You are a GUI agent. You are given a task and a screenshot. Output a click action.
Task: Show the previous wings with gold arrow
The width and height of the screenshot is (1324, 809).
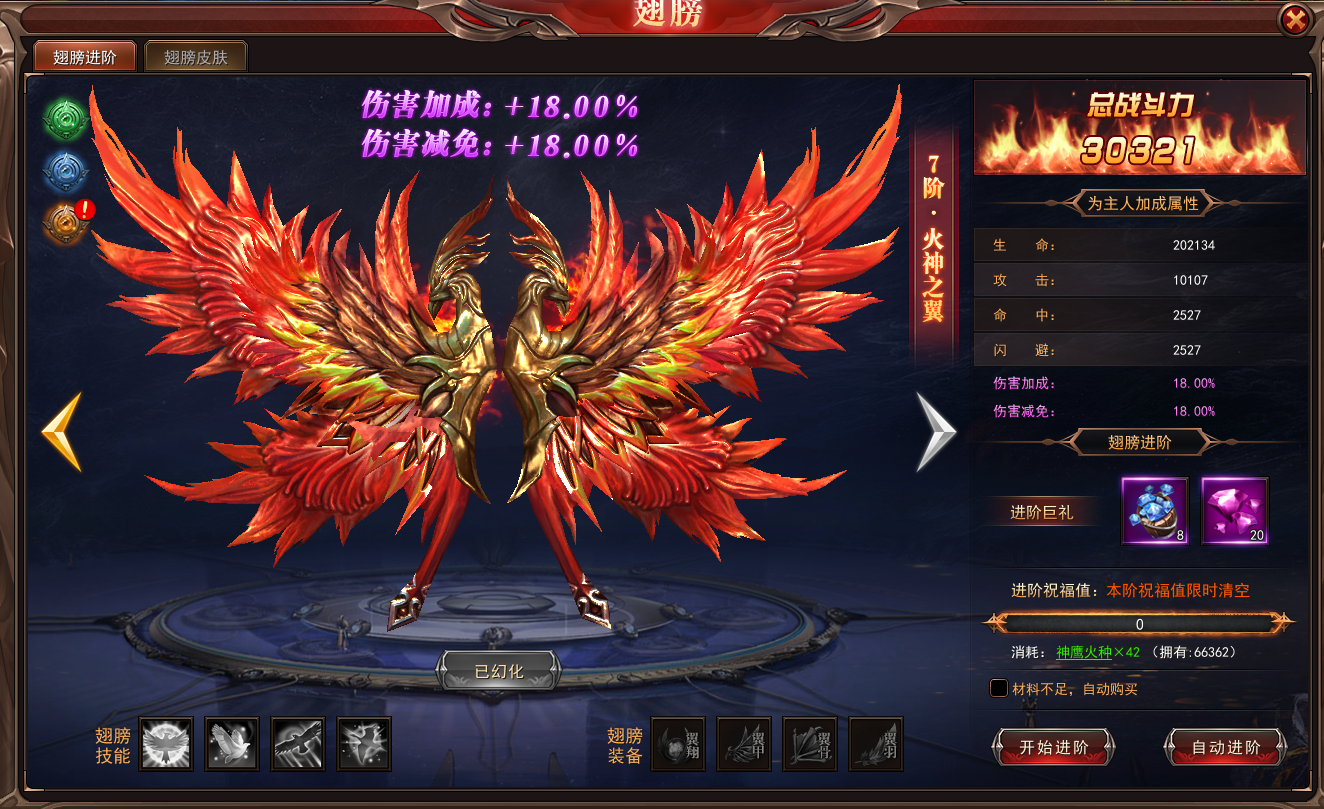pos(62,432)
